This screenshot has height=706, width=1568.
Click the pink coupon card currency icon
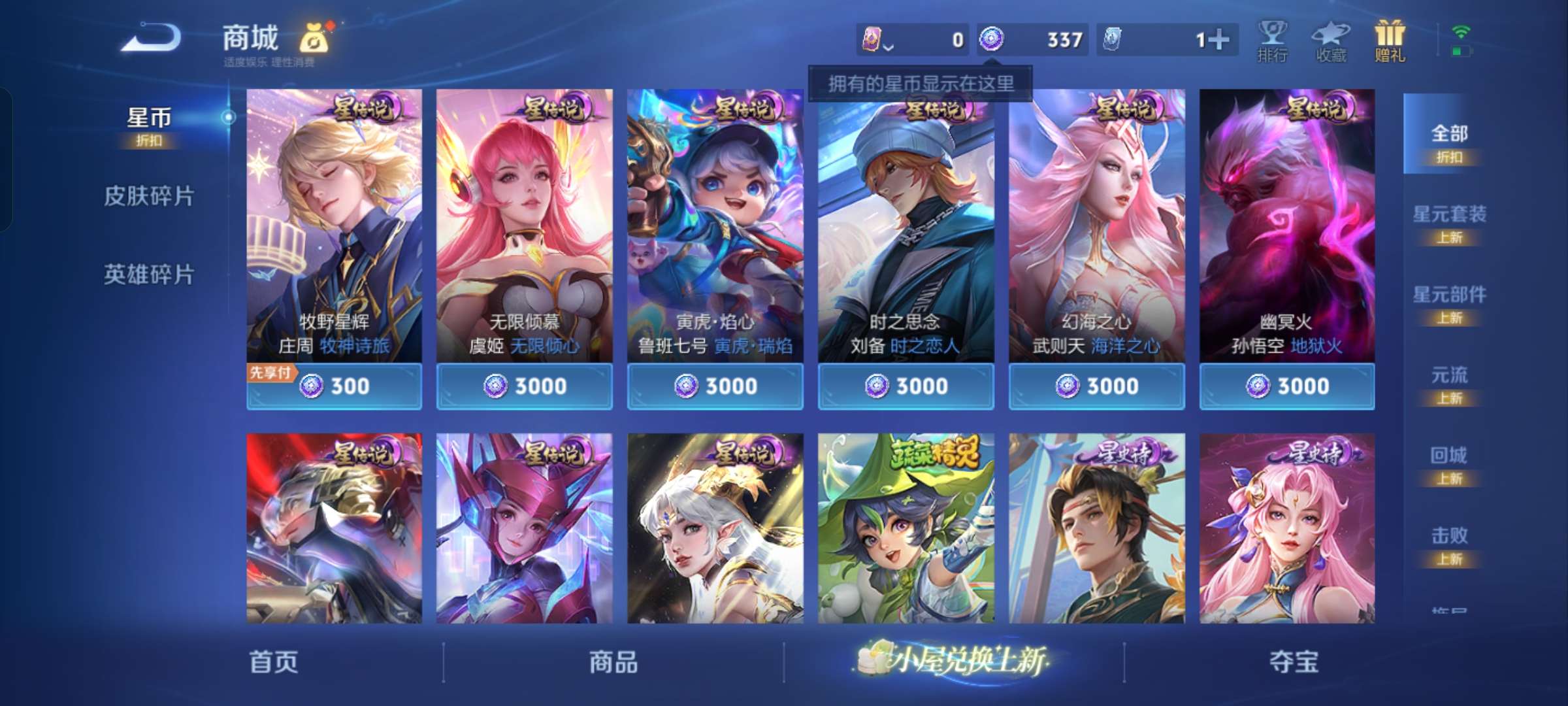click(x=873, y=39)
